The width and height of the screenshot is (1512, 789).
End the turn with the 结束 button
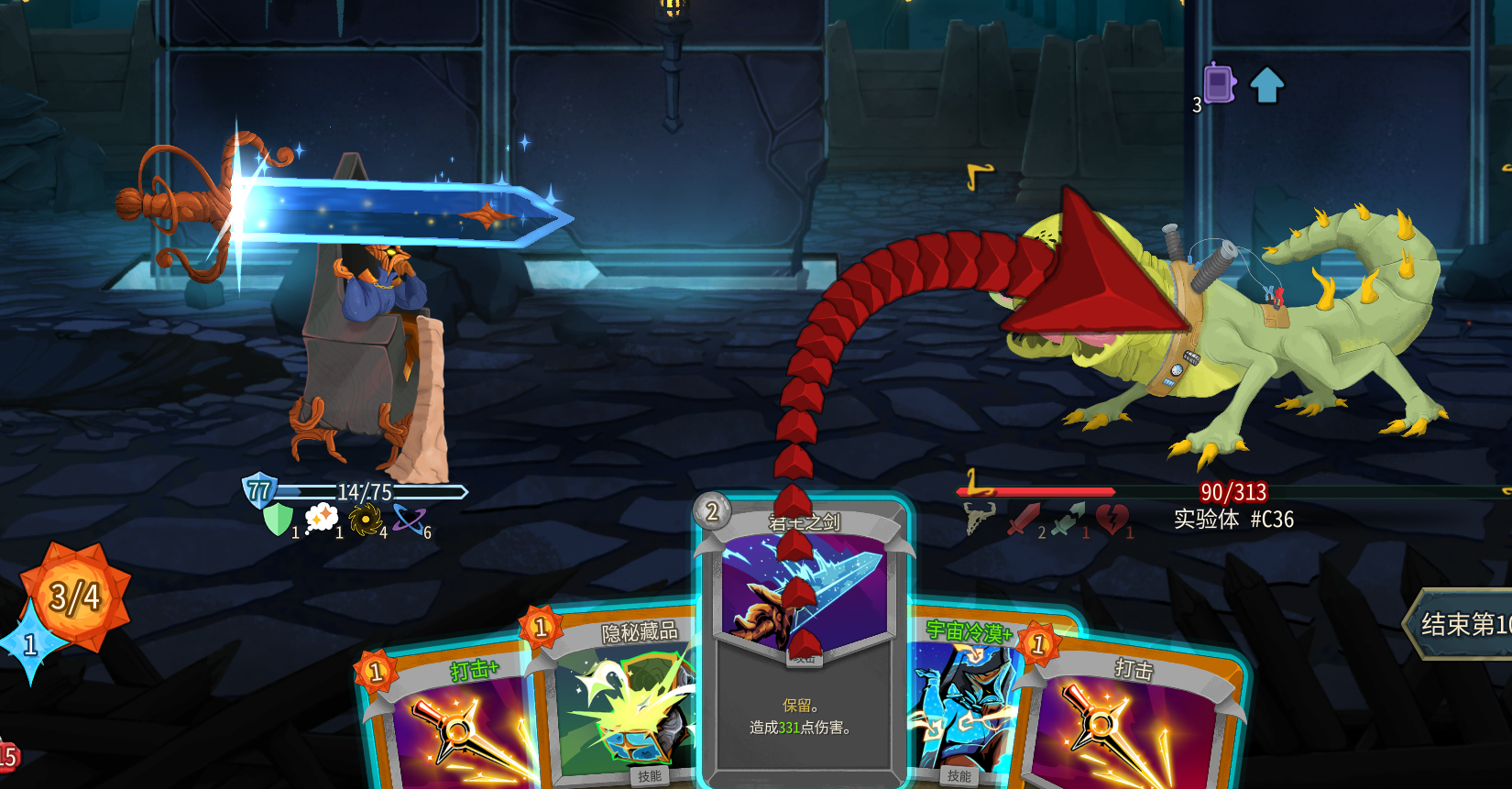coord(1463,624)
